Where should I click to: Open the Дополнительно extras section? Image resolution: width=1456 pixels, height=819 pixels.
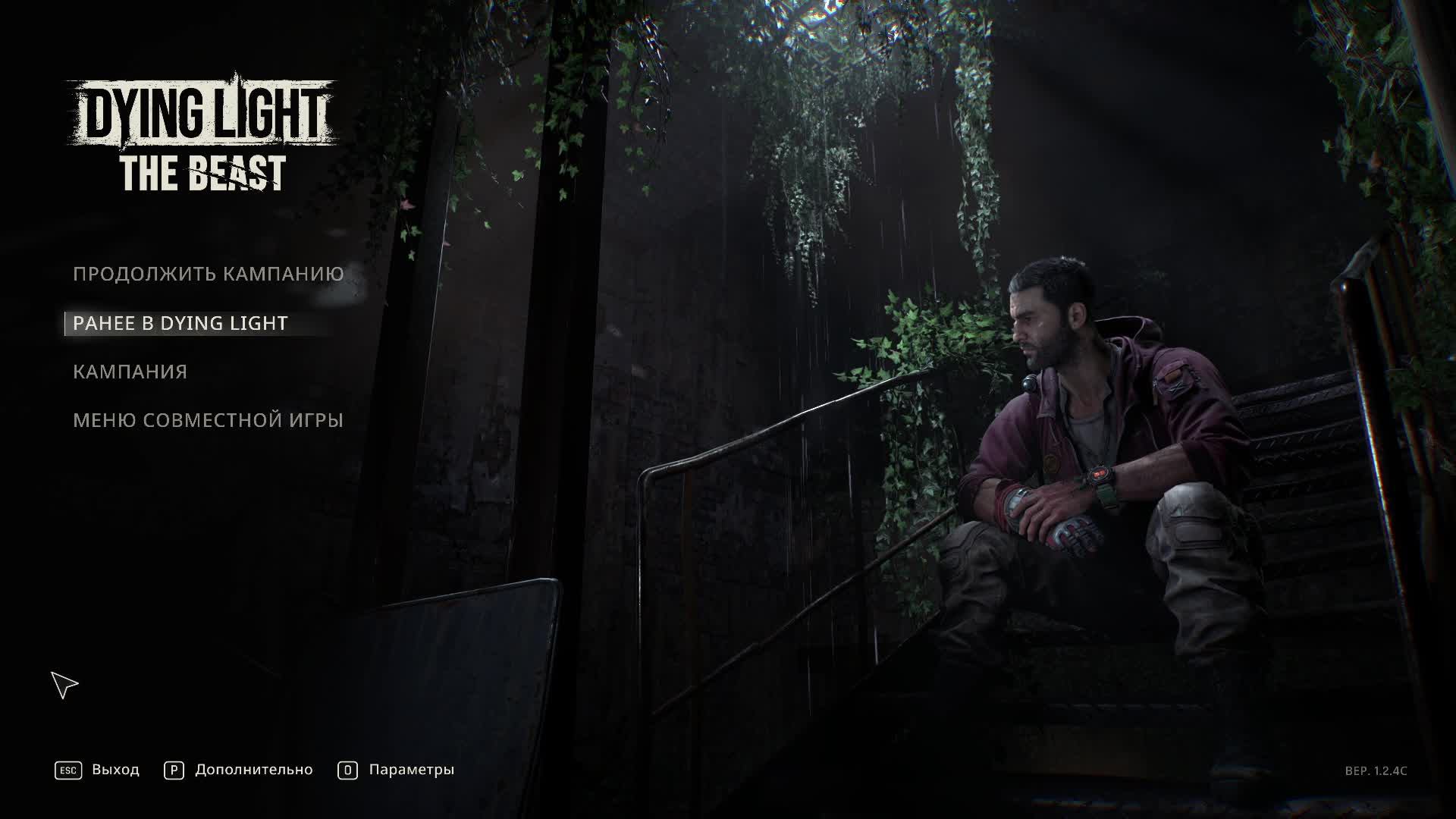point(239,770)
